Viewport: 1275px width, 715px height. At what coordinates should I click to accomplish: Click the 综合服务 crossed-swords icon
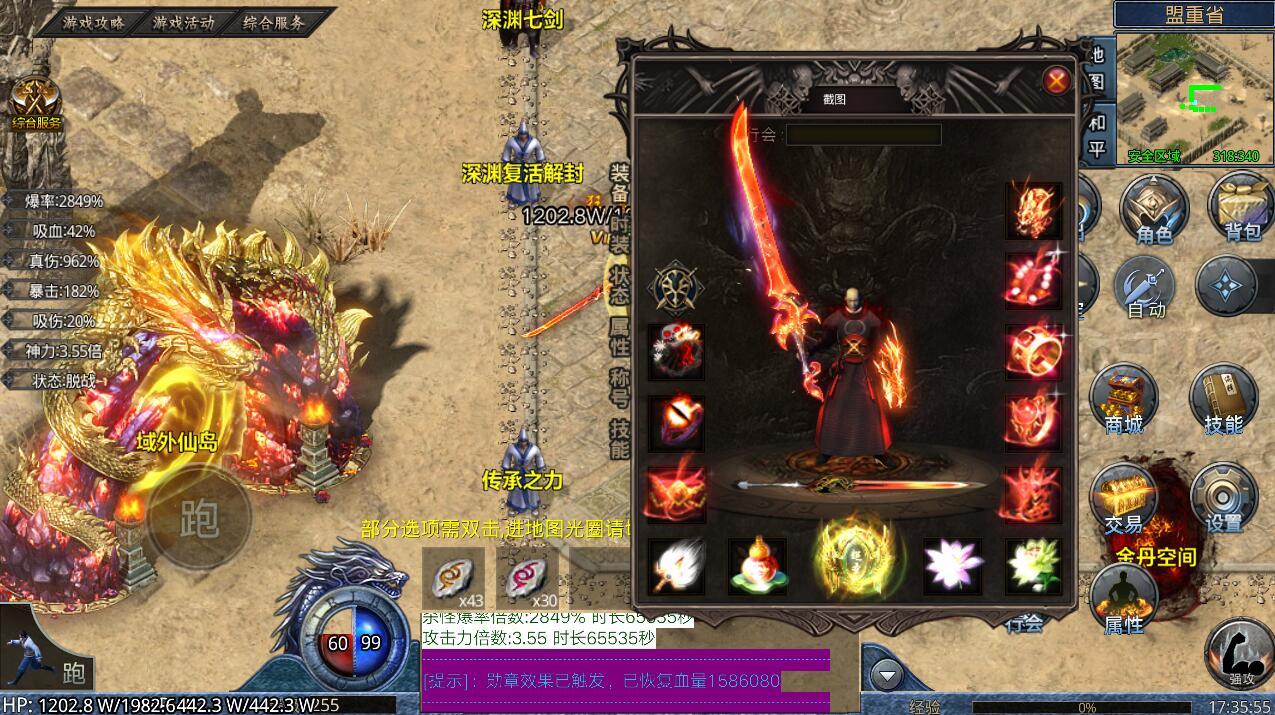(36, 102)
